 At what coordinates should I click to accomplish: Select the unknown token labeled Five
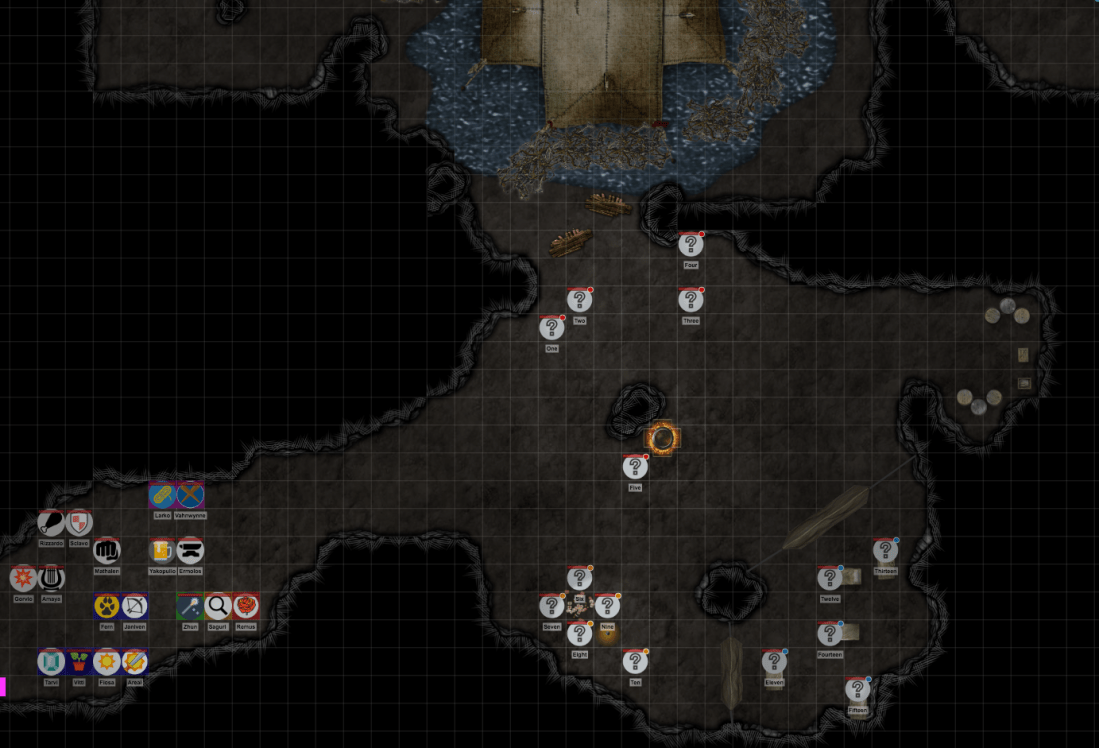pos(635,467)
